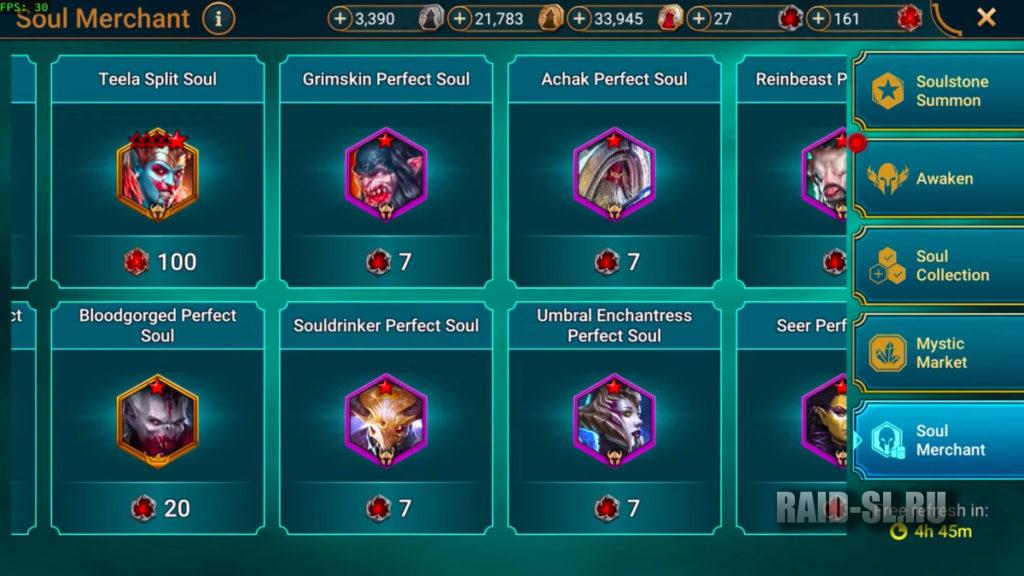Close the Soul Merchant screen
Image resolution: width=1024 pixels, height=576 pixels.
[986, 17]
